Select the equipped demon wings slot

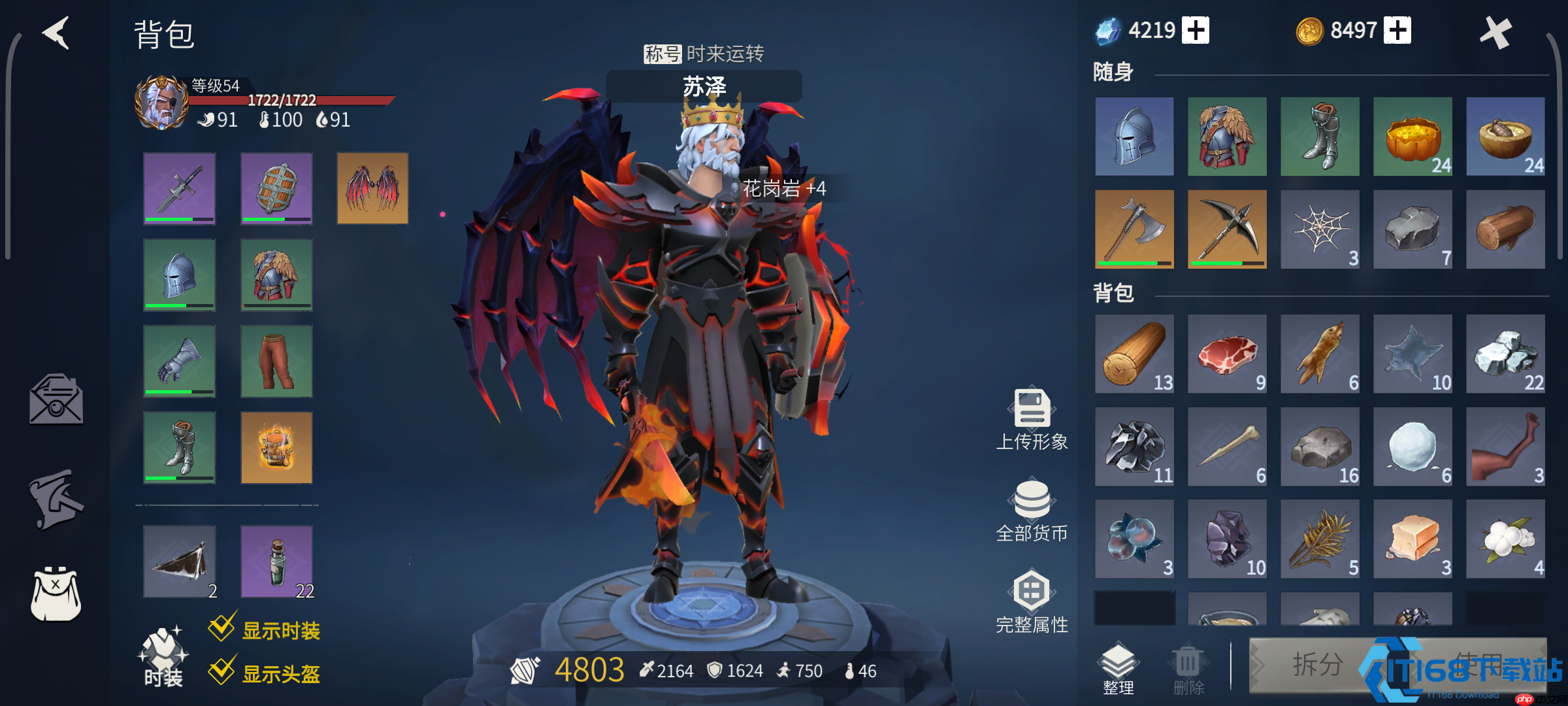pyautogui.click(x=372, y=188)
